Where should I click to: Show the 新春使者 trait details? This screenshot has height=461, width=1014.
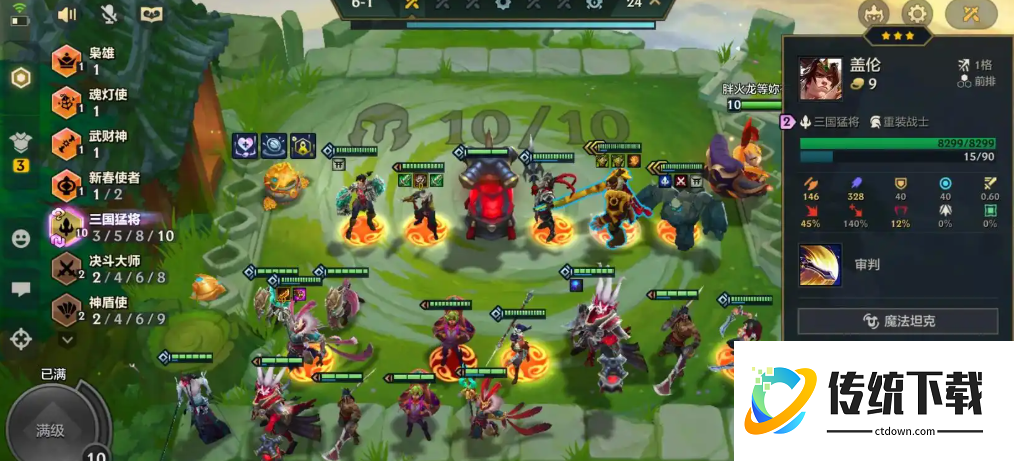100,185
